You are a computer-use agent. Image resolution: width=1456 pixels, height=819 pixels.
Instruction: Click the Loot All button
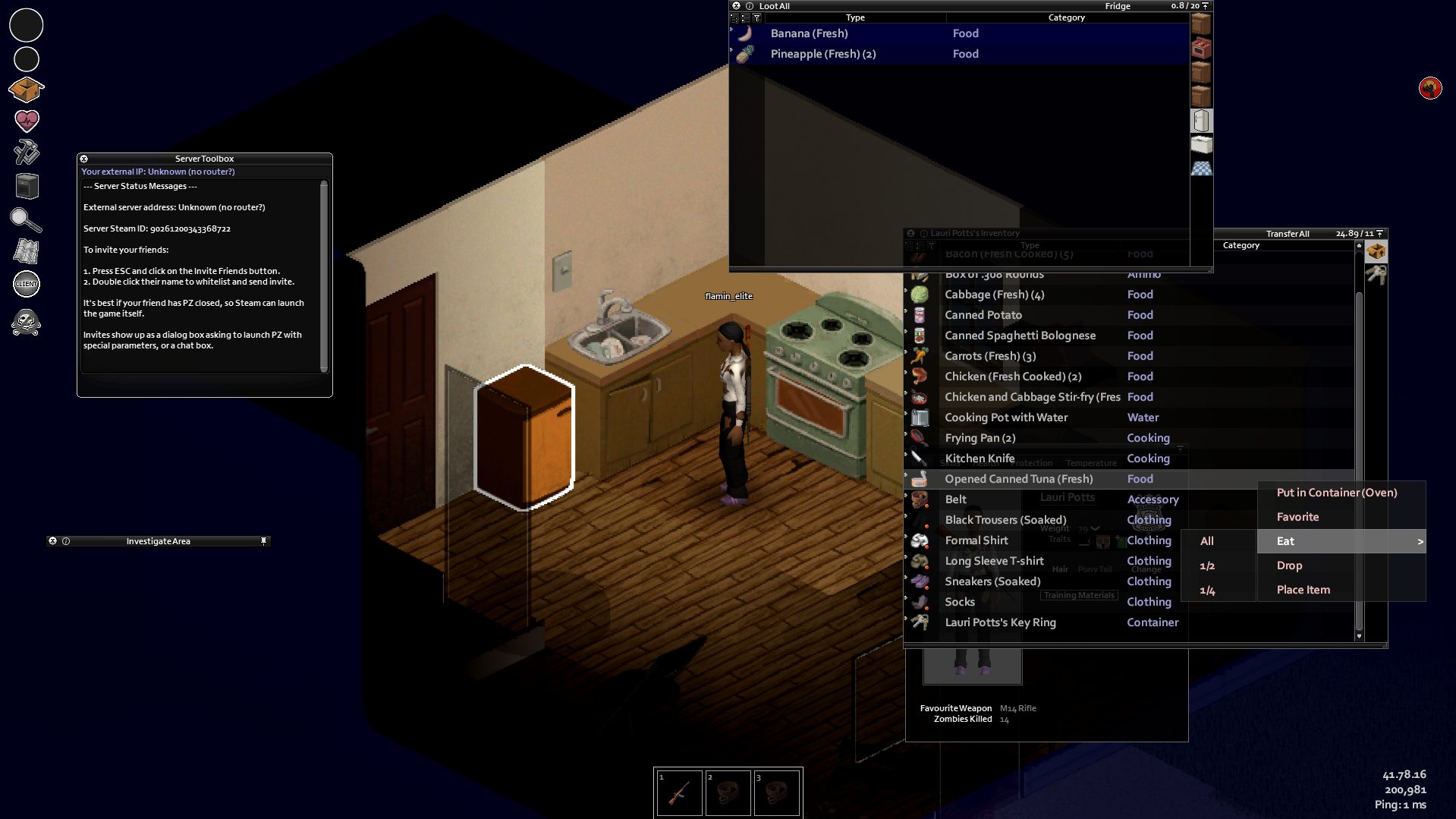point(774,5)
